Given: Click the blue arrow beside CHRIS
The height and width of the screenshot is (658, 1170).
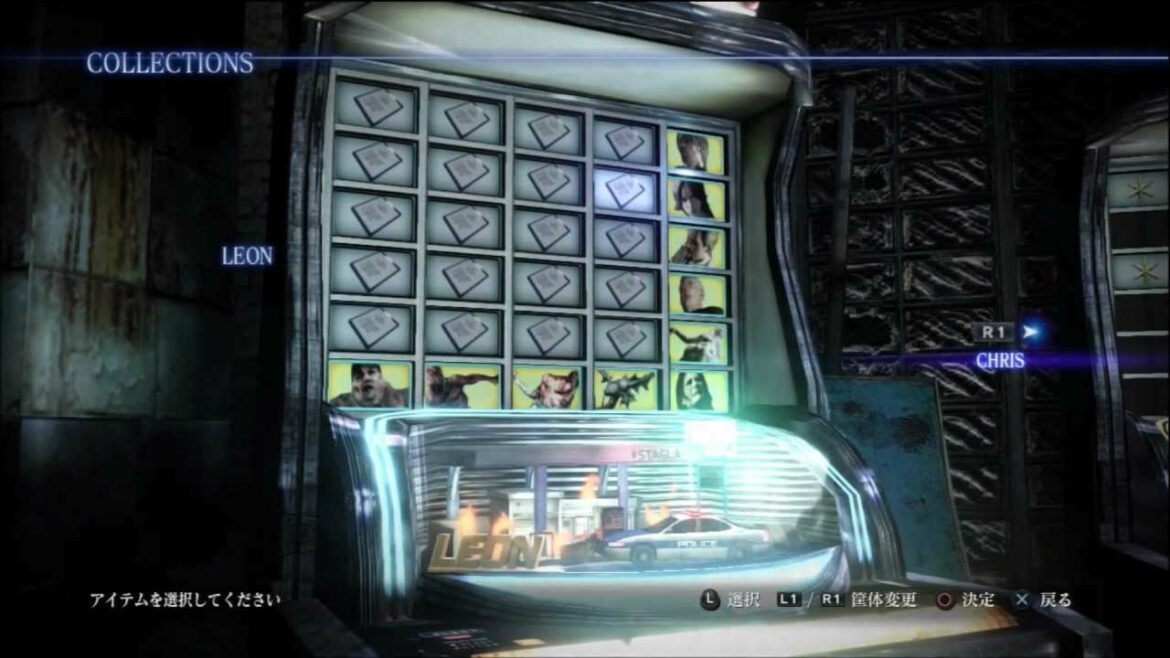Looking at the screenshot, I should coord(1032,332).
